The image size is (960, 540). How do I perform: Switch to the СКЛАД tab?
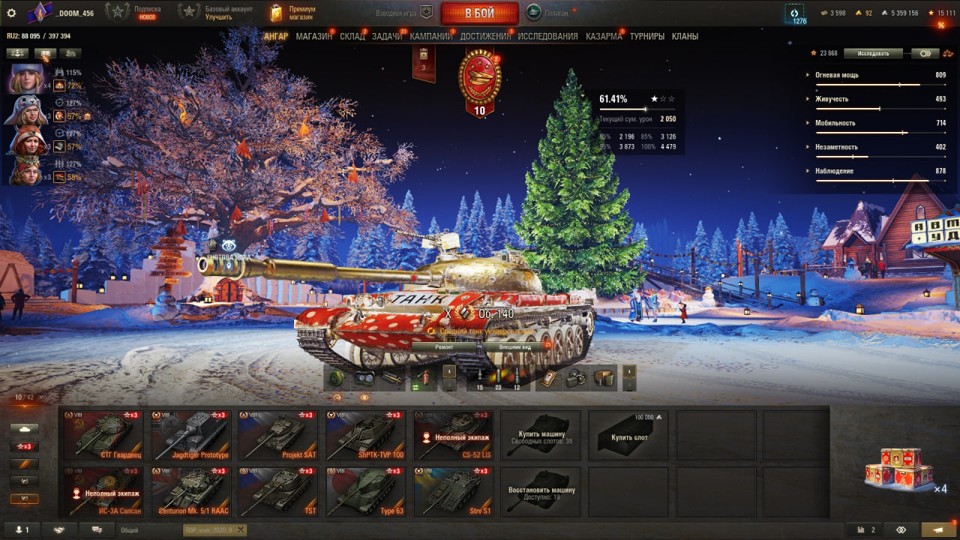(352, 36)
